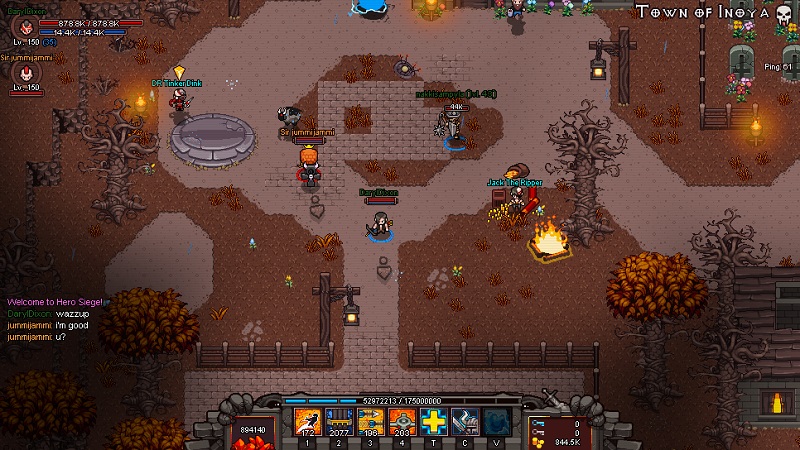This screenshot has height=450, width=800.
Task: Activate the dash kick skill in slot 1
Action: (x=307, y=422)
